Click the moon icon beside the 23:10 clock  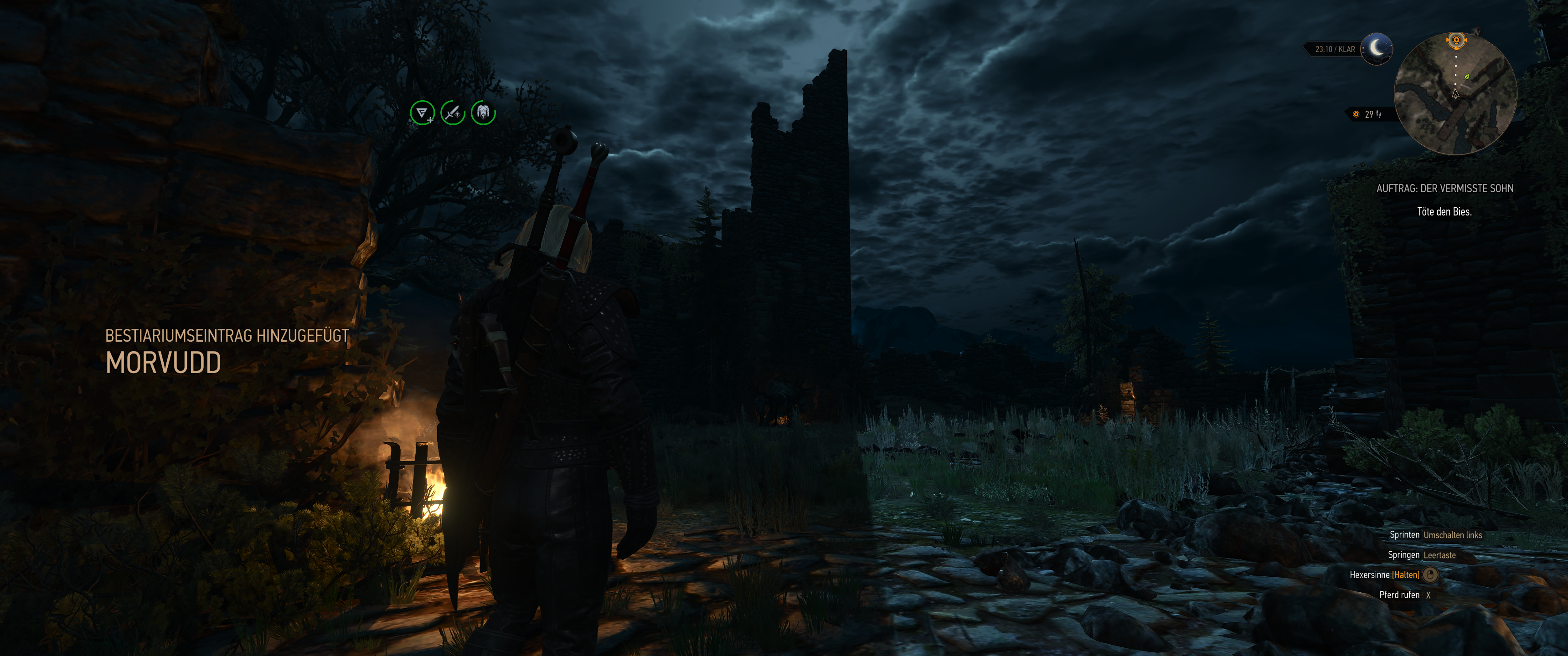1377,49
